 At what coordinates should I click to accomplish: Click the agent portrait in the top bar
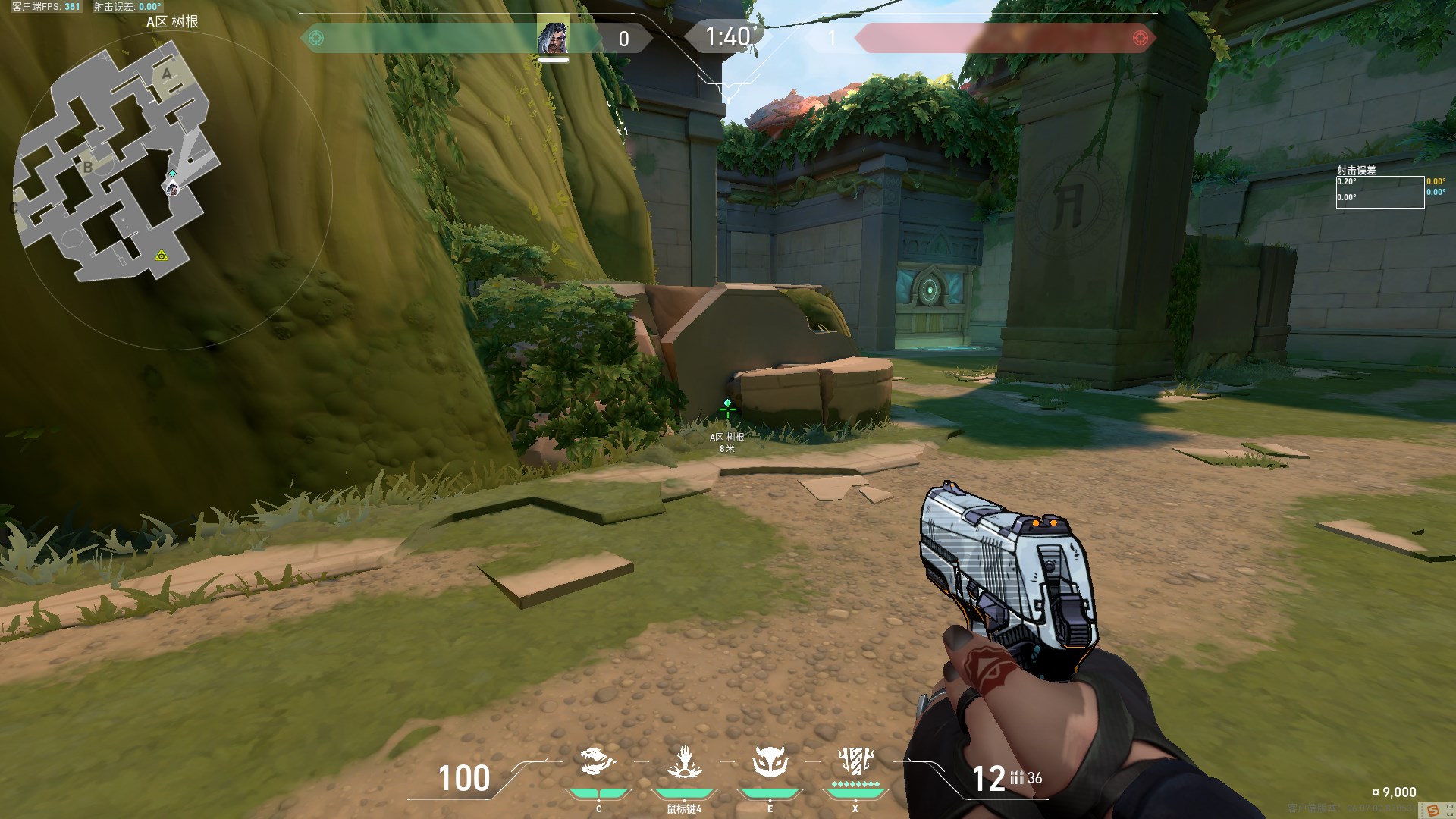553,37
